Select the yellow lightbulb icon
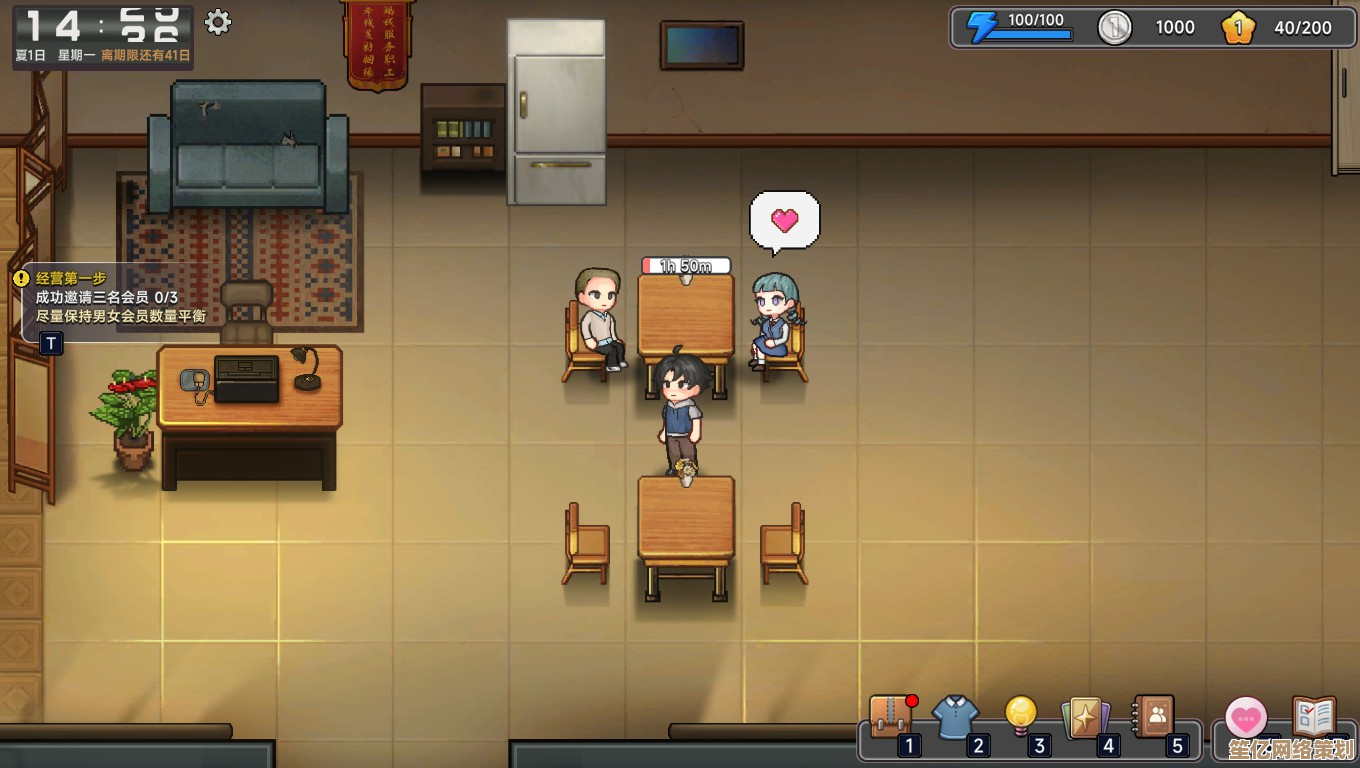 pyautogui.click(x=1020, y=714)
